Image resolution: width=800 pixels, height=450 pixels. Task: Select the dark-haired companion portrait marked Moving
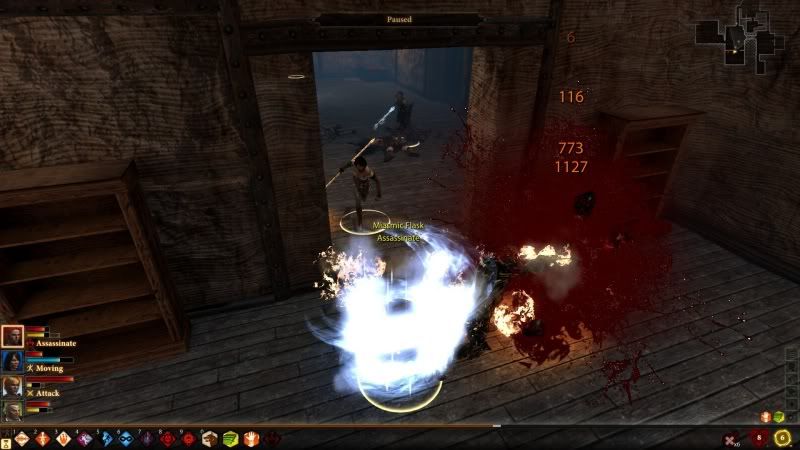point(12,361)
